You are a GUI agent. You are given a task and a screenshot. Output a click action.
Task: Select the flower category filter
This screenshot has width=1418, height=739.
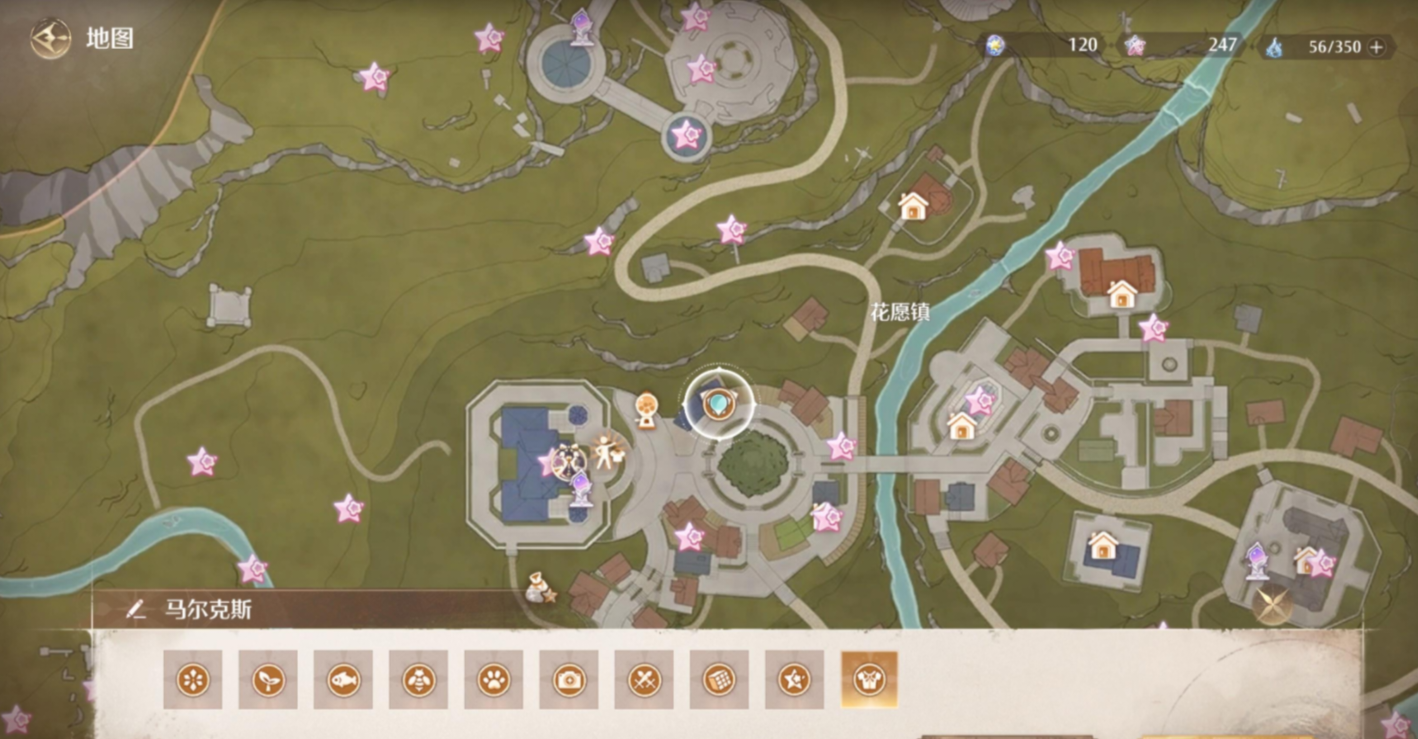point(193,680)
